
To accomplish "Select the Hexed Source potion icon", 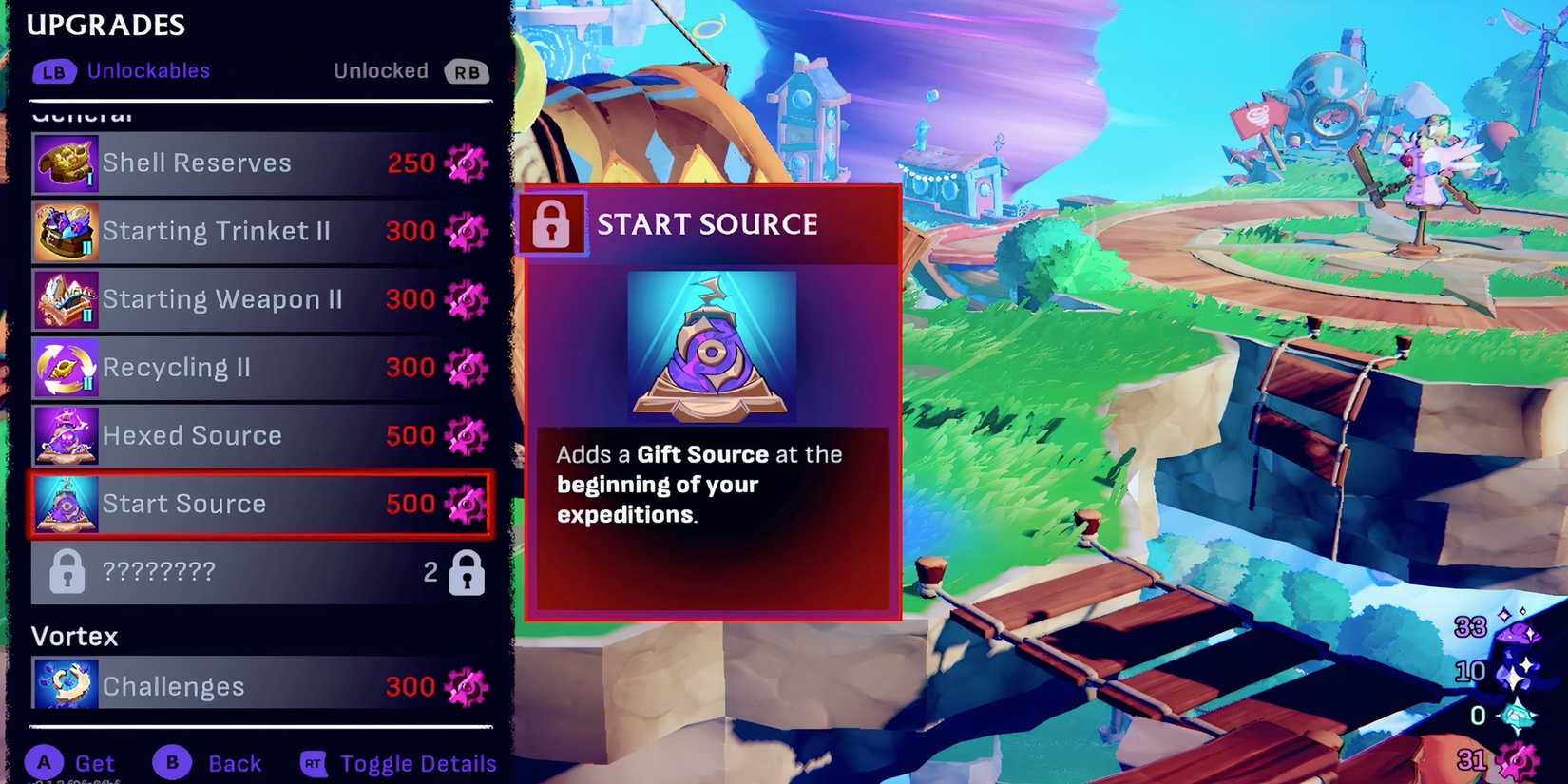I will coord(65,435).
